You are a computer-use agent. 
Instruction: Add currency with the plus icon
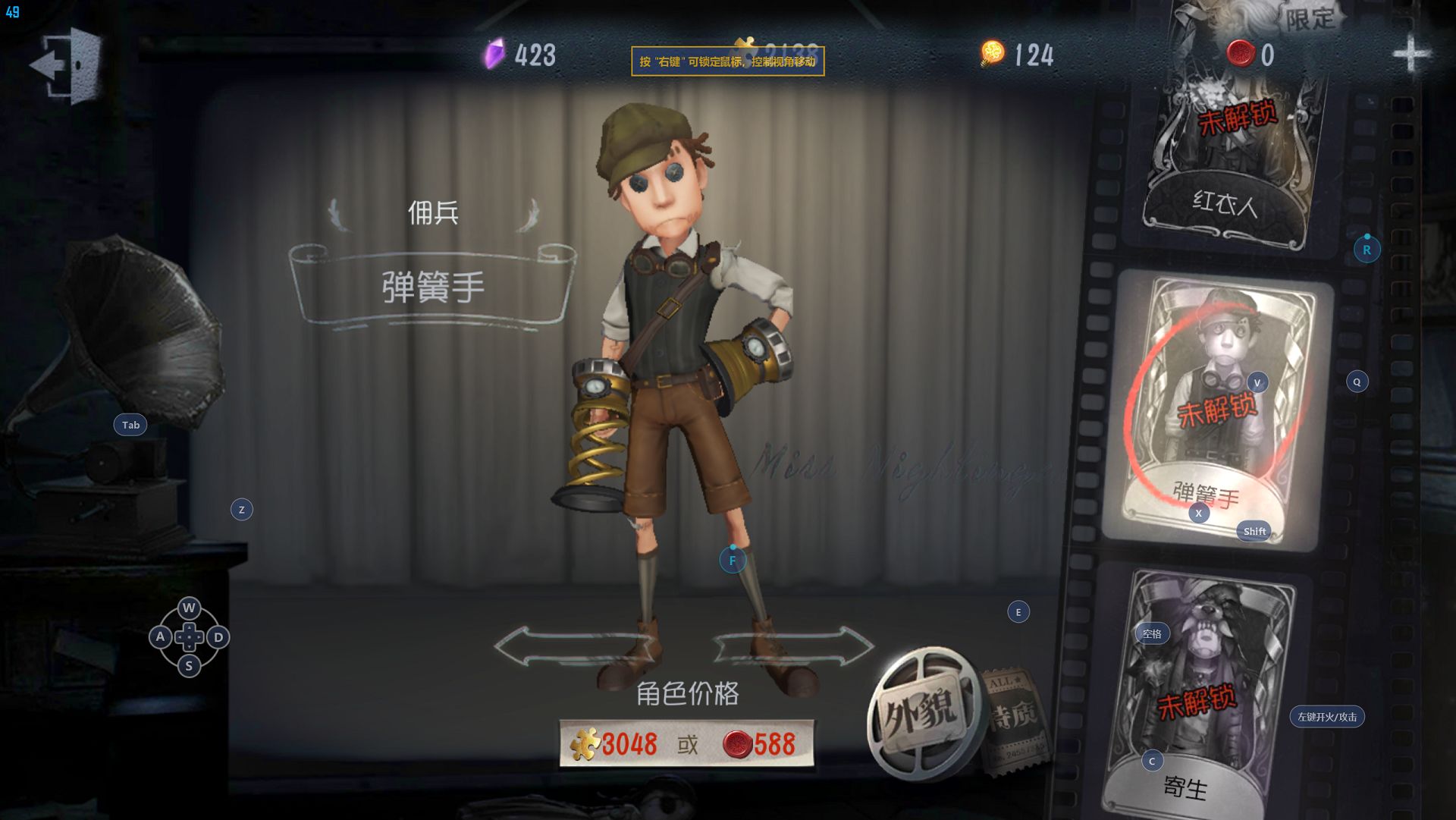(1410, 55)
